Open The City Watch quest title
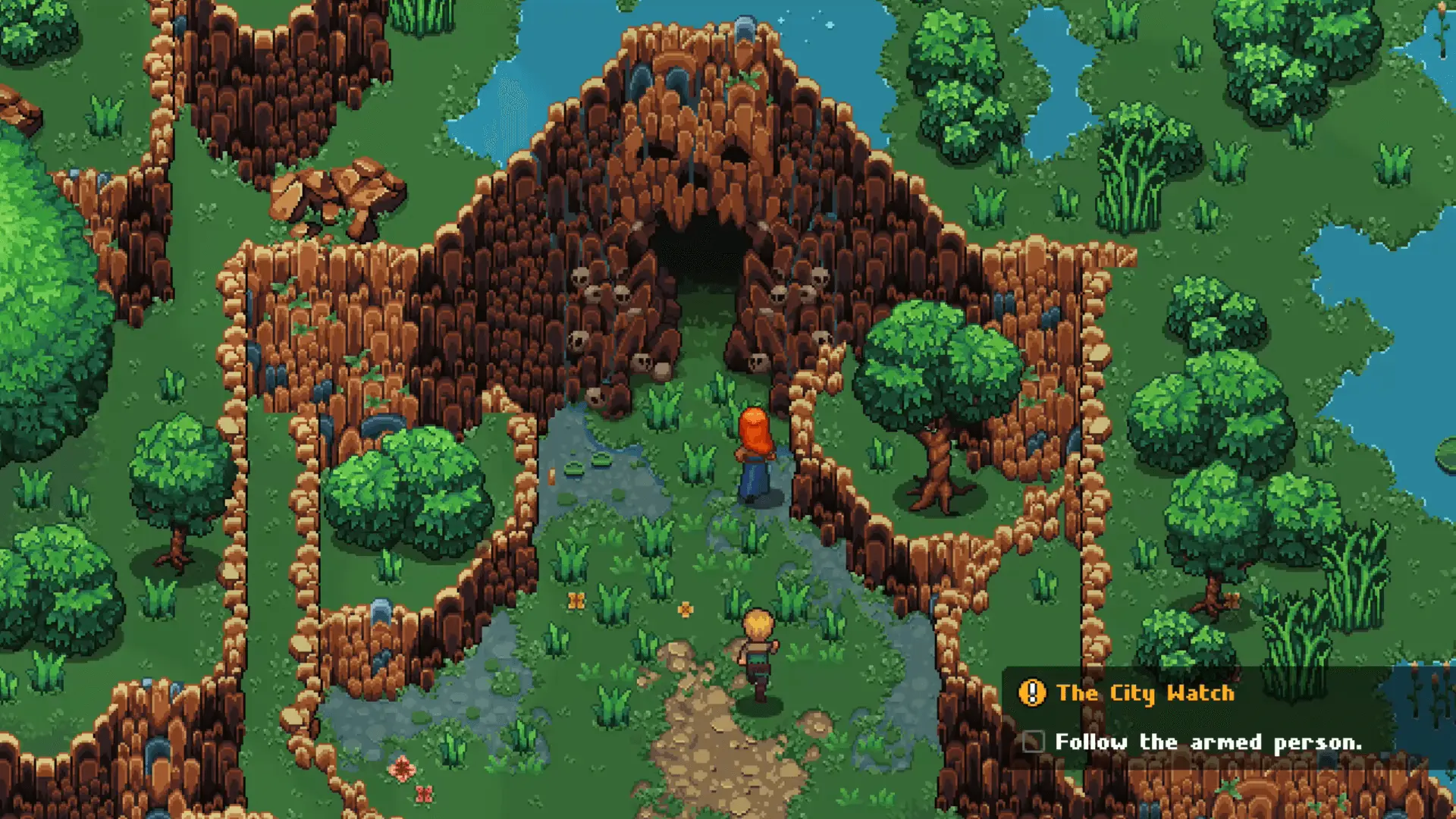Screen dimensions: 1456x819 (x=1145, y=693)
